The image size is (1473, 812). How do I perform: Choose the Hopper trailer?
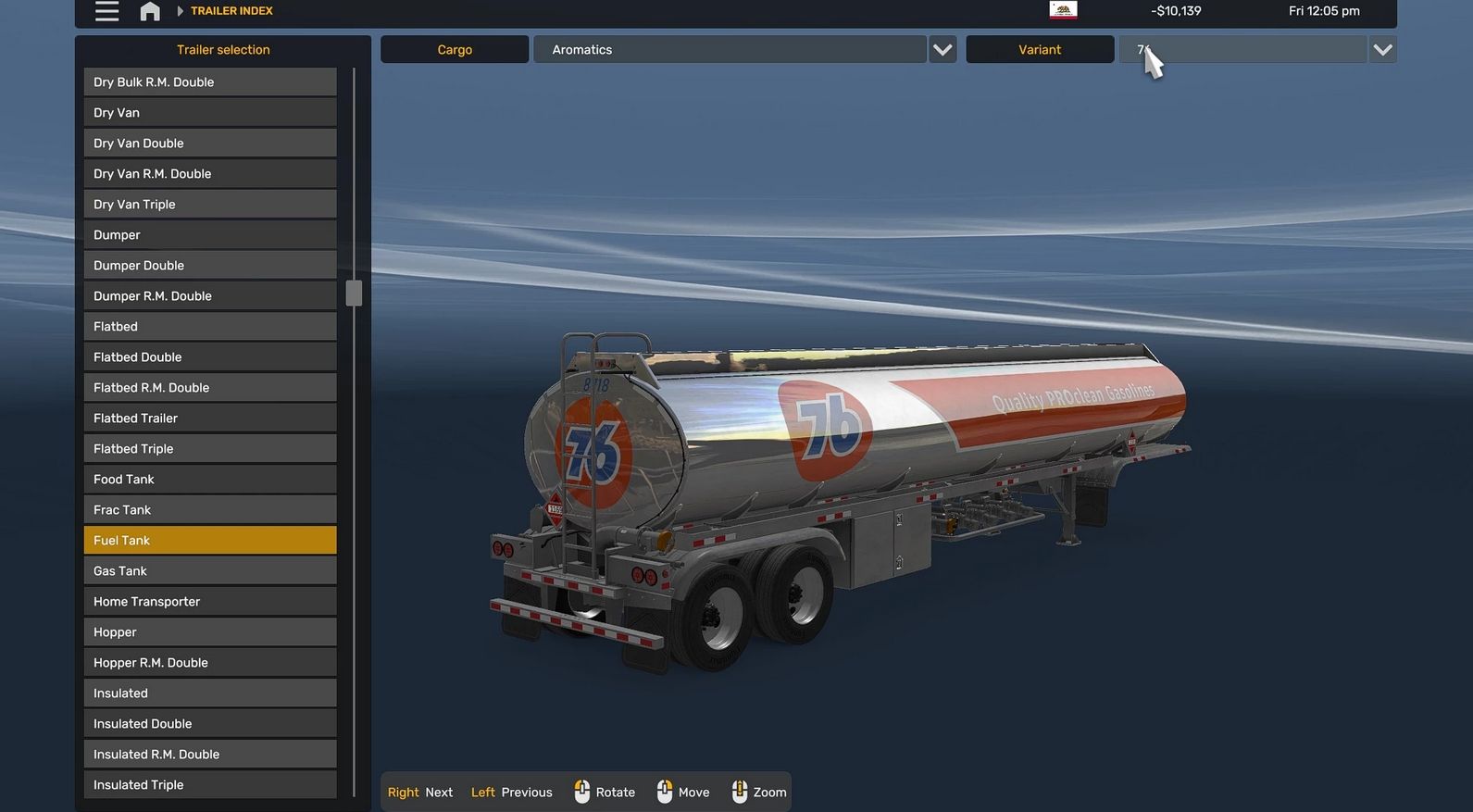click(x=210, y=632)
